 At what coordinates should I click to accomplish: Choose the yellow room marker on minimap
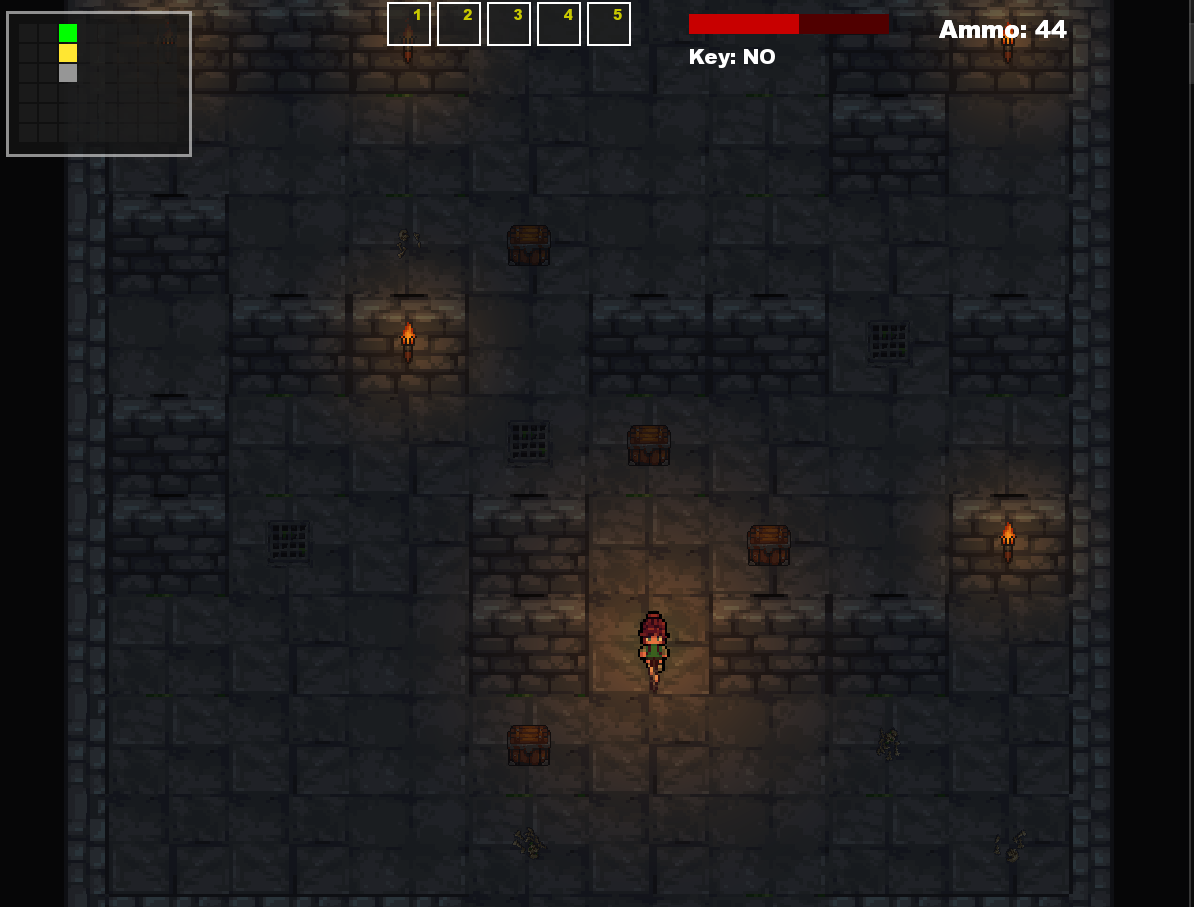(68, 53)
